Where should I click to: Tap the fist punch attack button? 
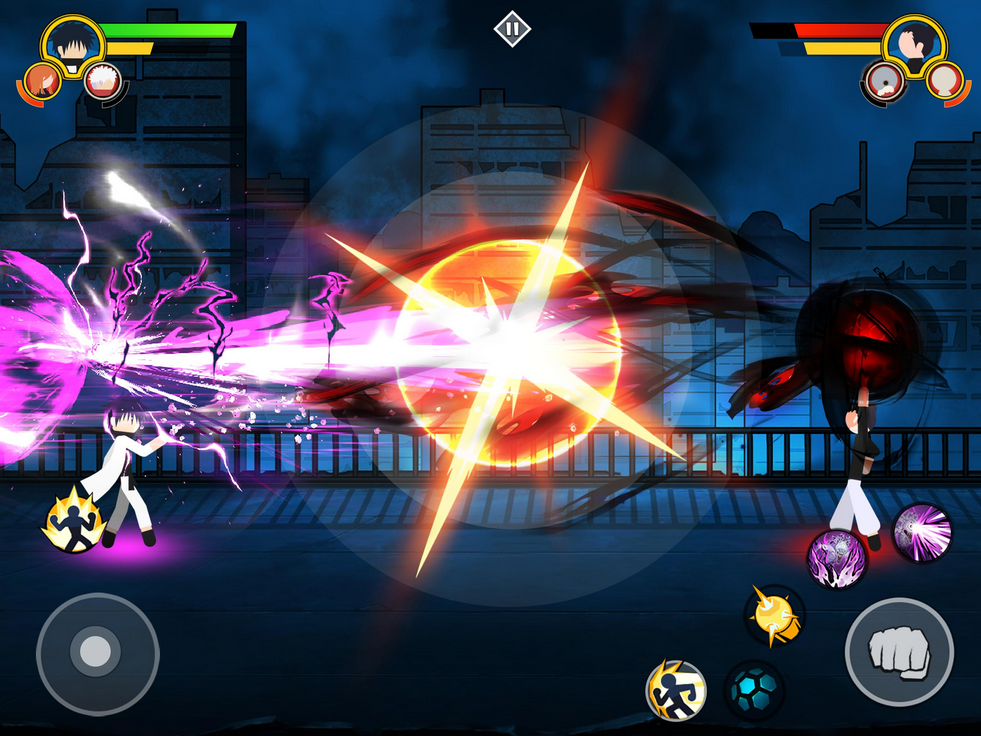[x=899, y=653]
